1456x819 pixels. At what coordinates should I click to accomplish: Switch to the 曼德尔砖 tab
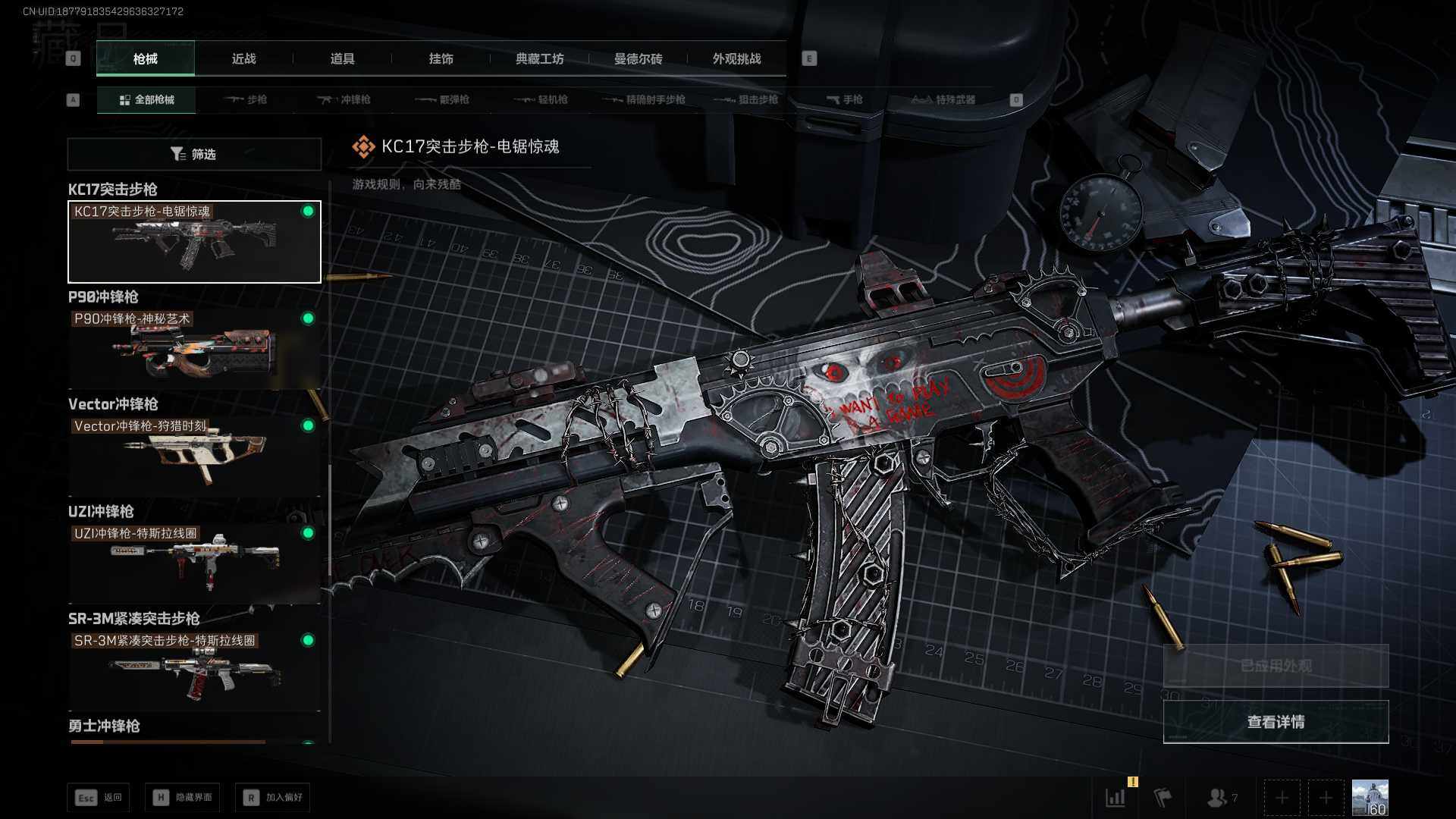pyautogui.click(x=638, y=58)
